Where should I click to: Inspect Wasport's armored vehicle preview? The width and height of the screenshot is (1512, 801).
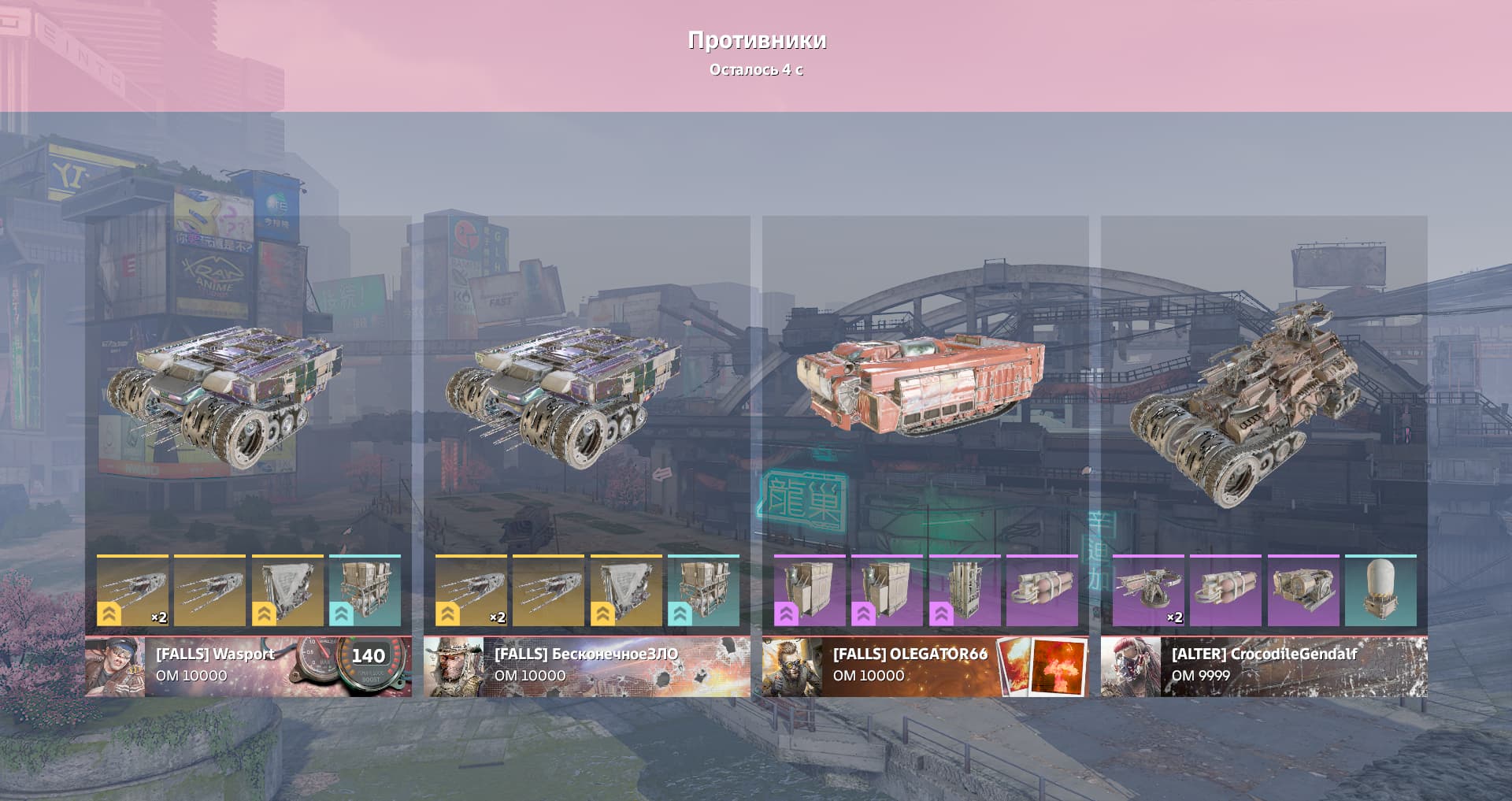224,394
